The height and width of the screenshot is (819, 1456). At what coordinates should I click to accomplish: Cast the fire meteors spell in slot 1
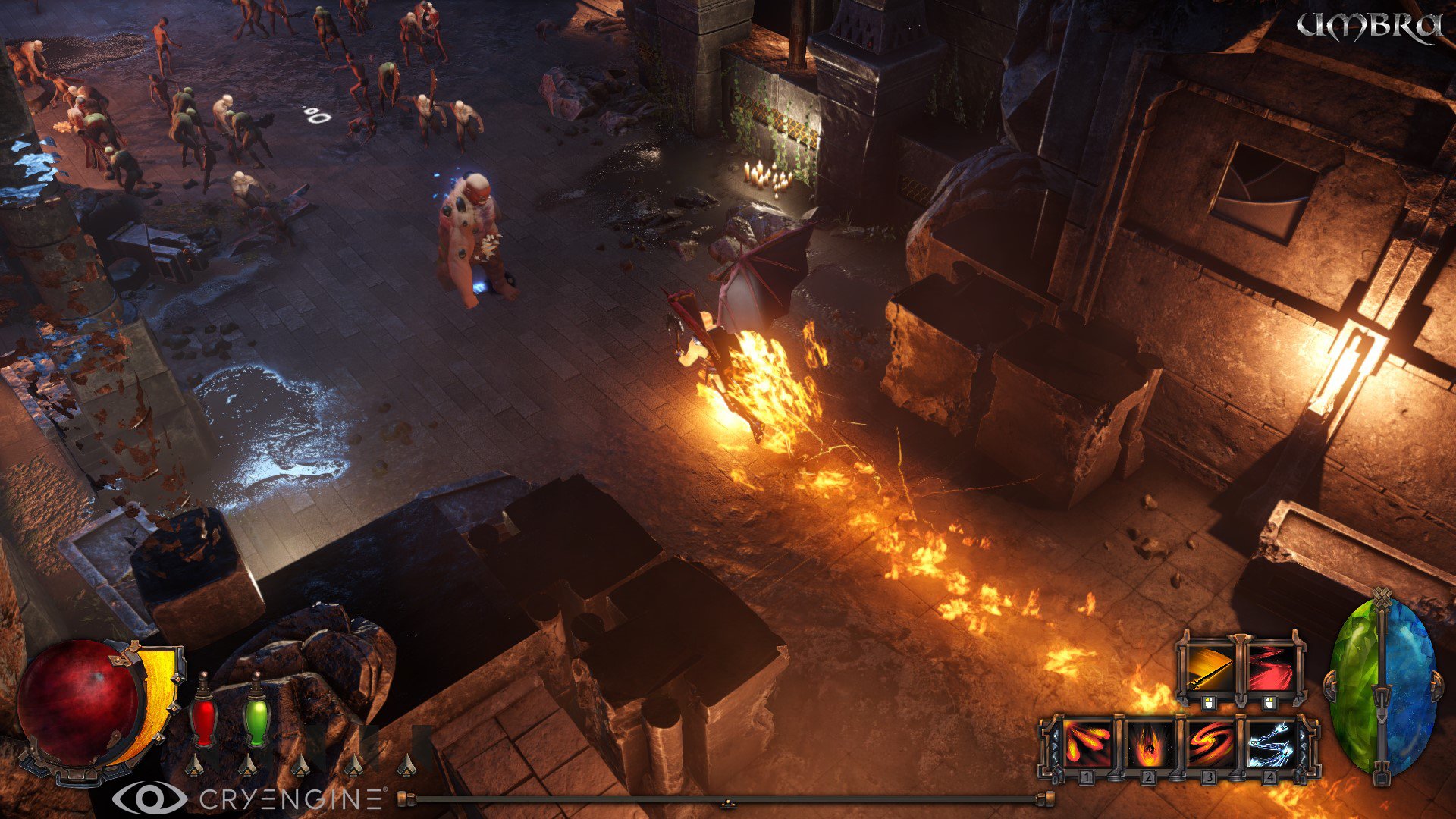(x=1087, y=743)
